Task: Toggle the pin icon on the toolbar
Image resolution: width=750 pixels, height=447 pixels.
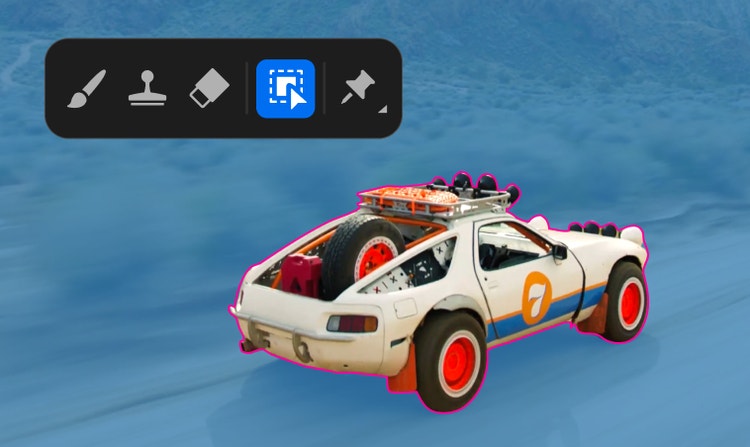Action: [x=358, y=89]
